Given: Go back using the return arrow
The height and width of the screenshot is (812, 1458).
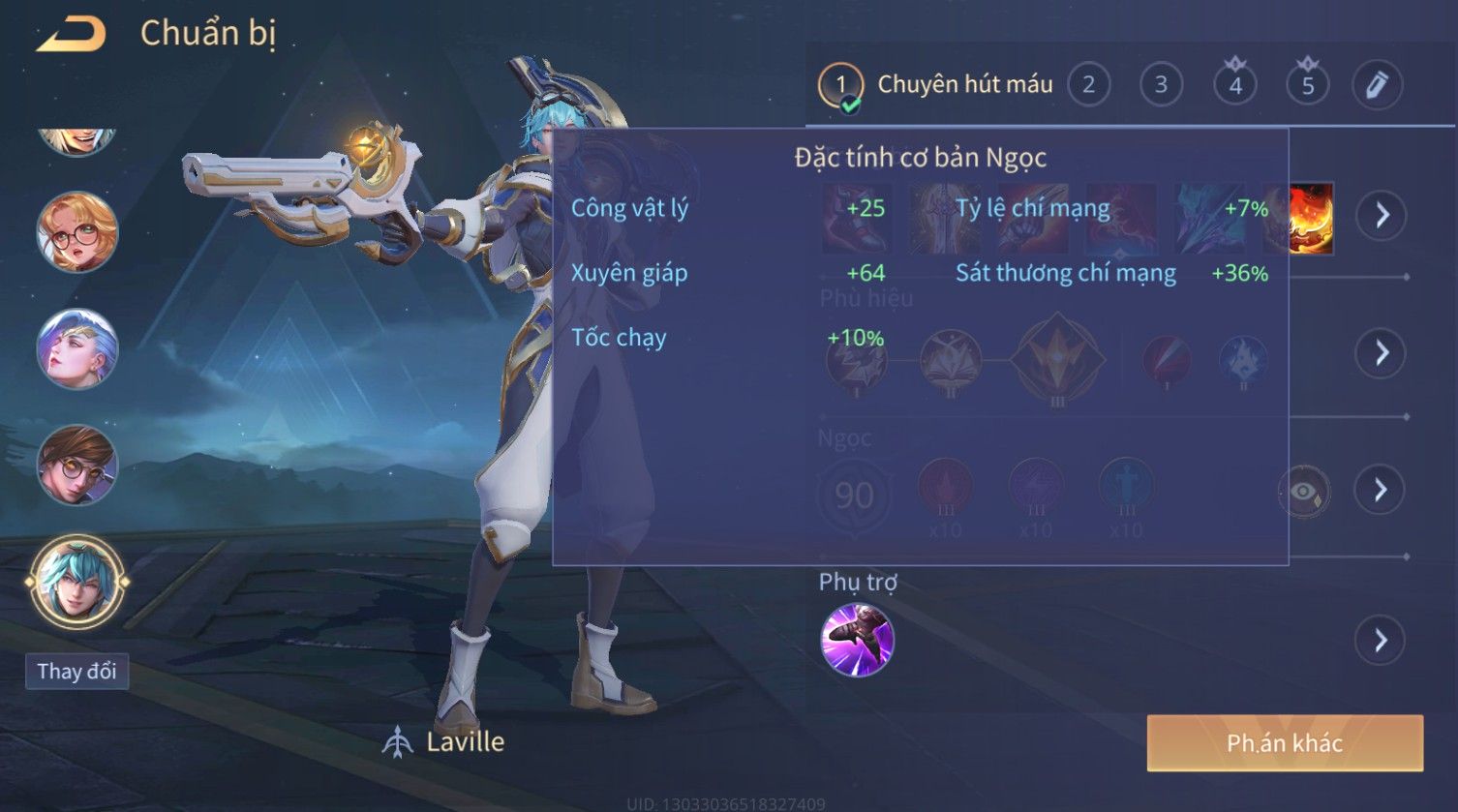Looking at the screenshot, I should [x=71, y=35].
